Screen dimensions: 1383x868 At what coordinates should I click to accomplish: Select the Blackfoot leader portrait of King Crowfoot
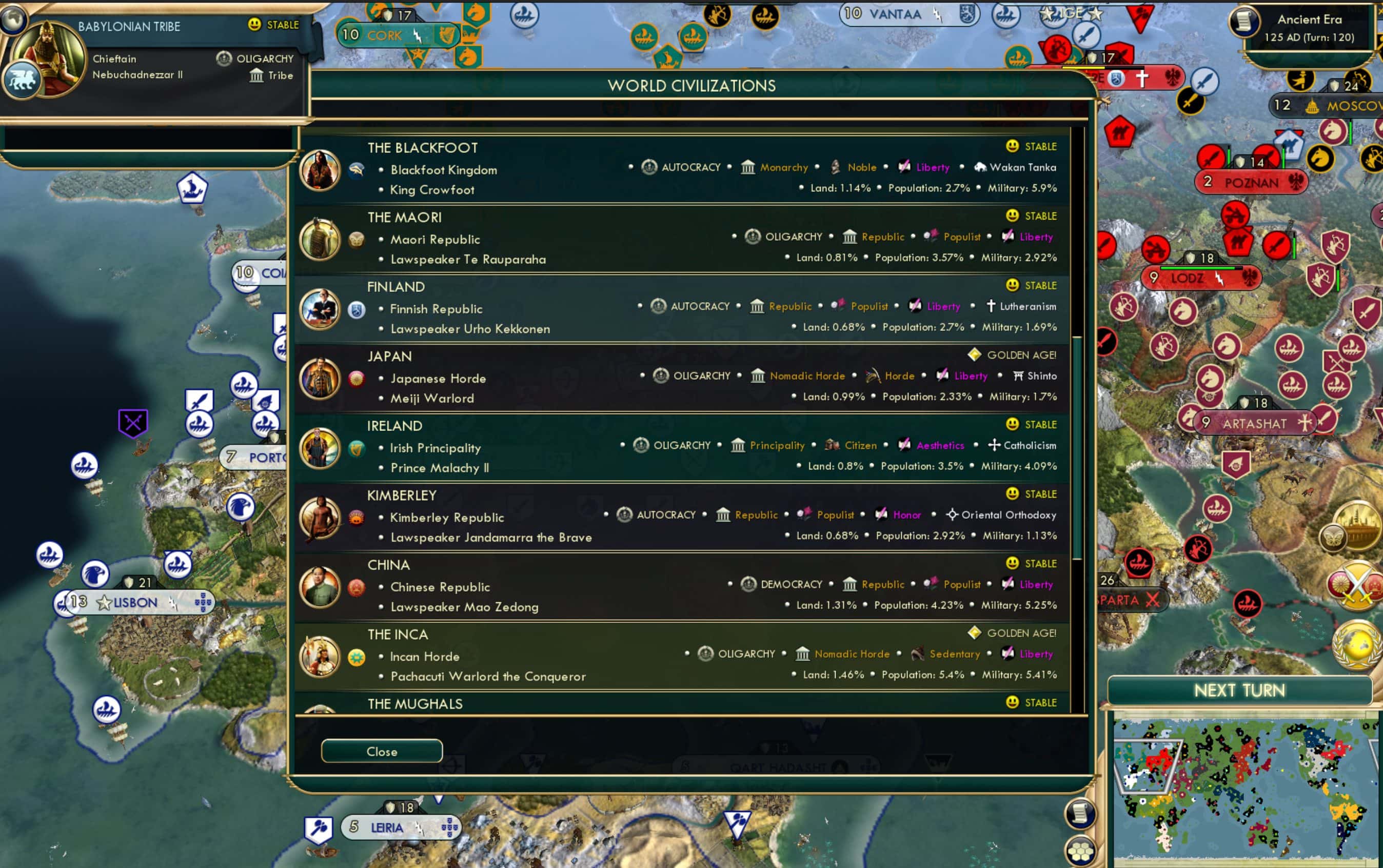[320, 170]
